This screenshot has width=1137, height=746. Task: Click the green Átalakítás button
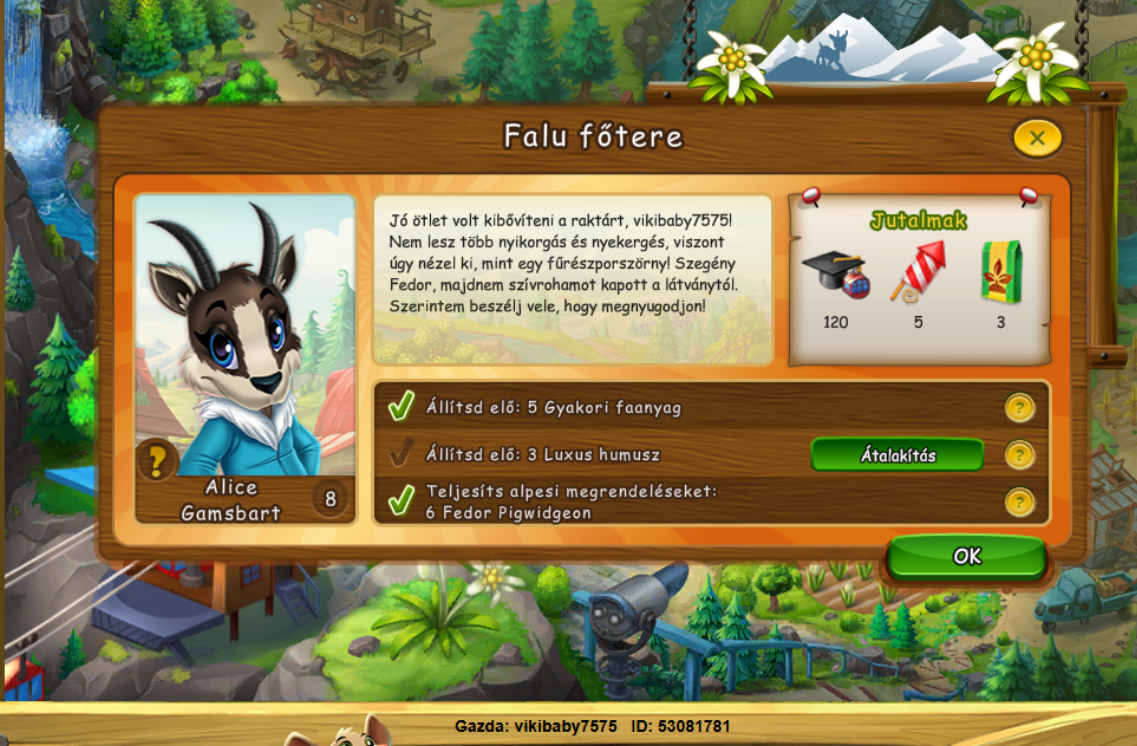[x=897, y=455]
